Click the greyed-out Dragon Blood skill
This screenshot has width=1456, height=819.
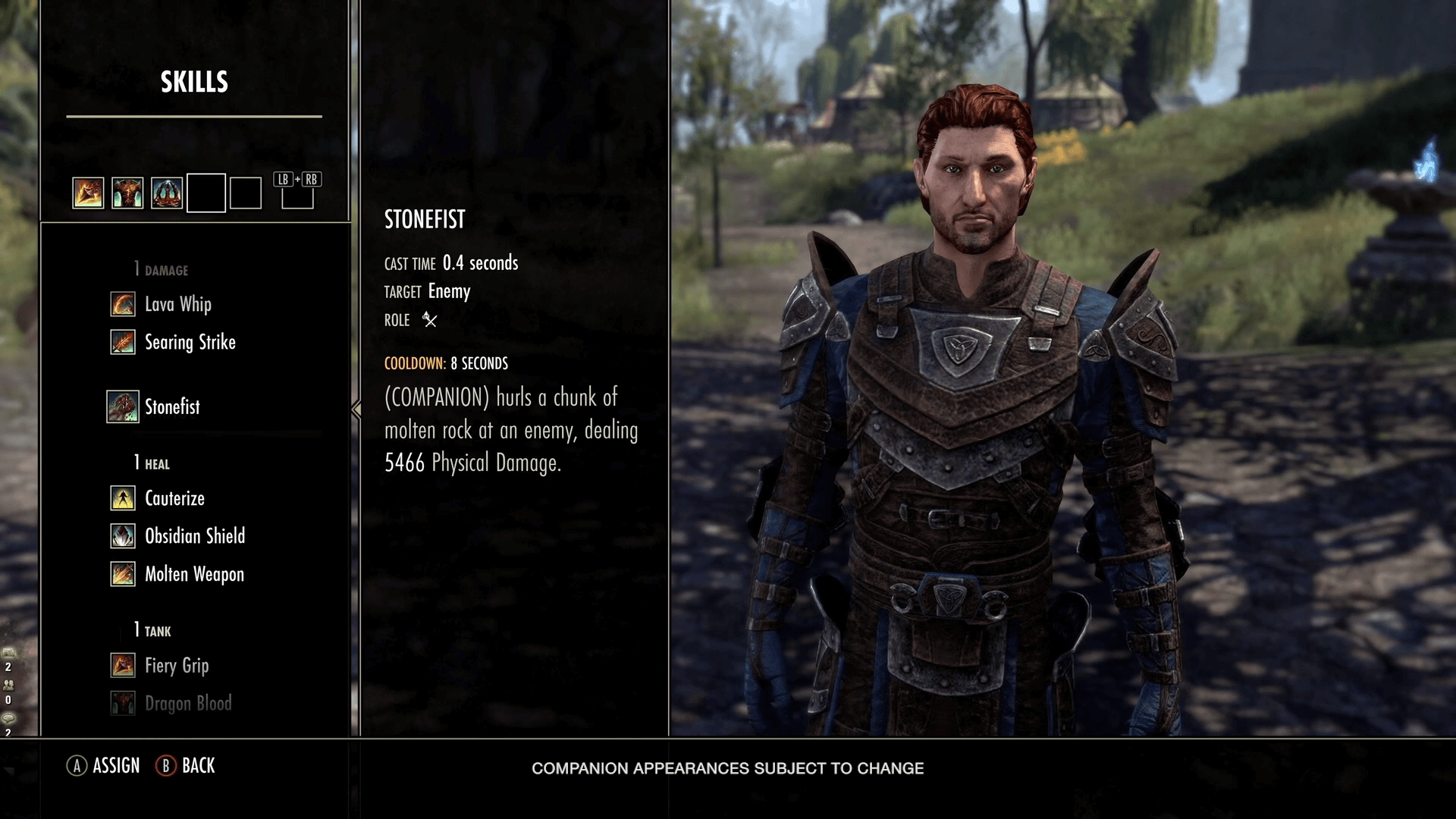tap(188, 704)
